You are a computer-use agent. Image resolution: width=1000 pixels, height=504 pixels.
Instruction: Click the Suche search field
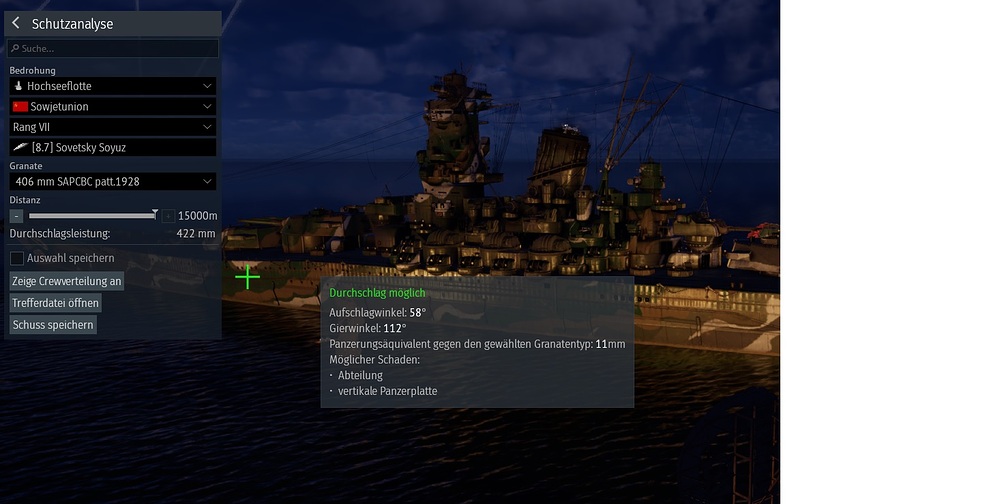click(x=113, y=48)
